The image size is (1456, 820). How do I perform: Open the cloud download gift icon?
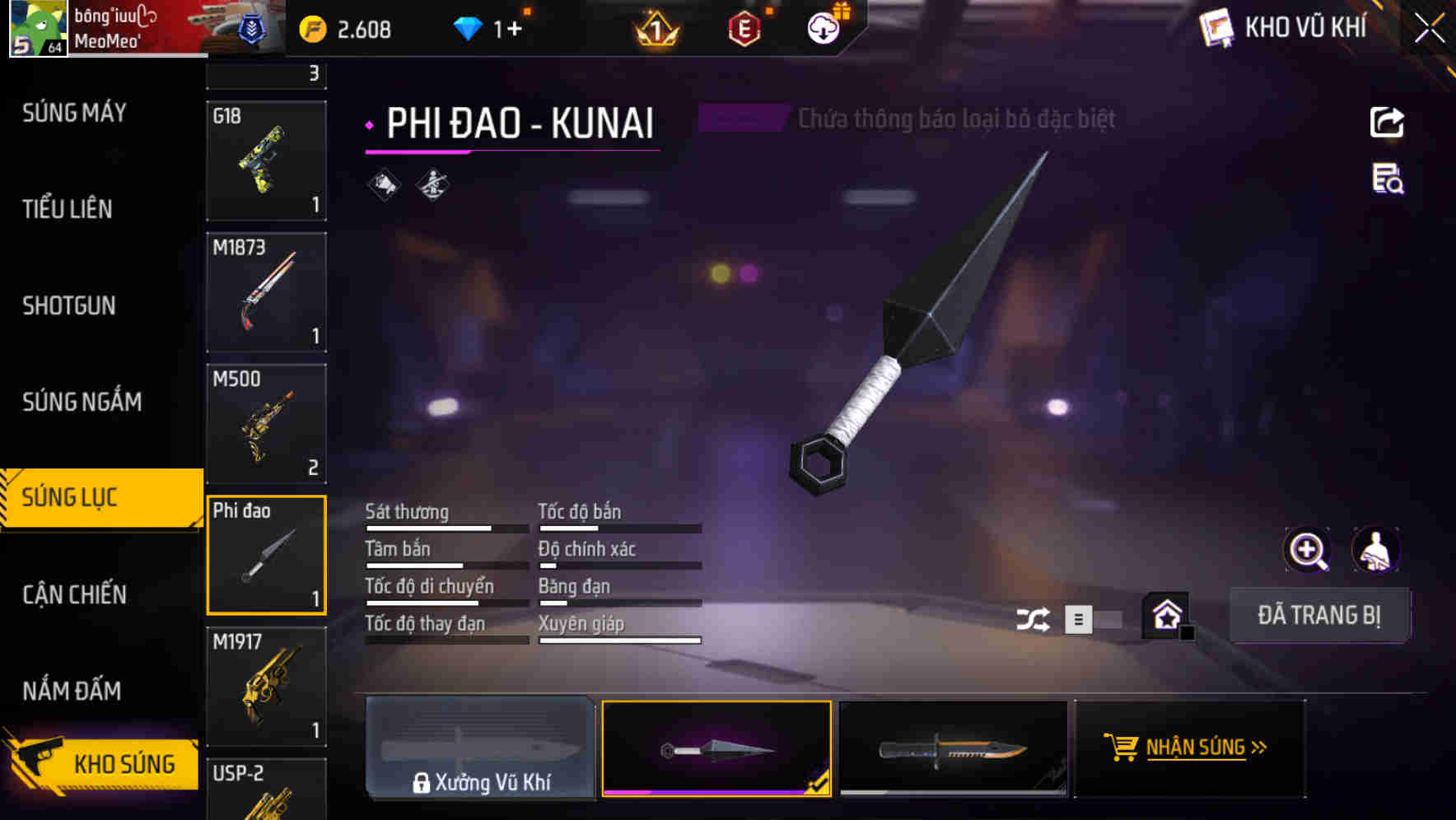pos(823,27)
